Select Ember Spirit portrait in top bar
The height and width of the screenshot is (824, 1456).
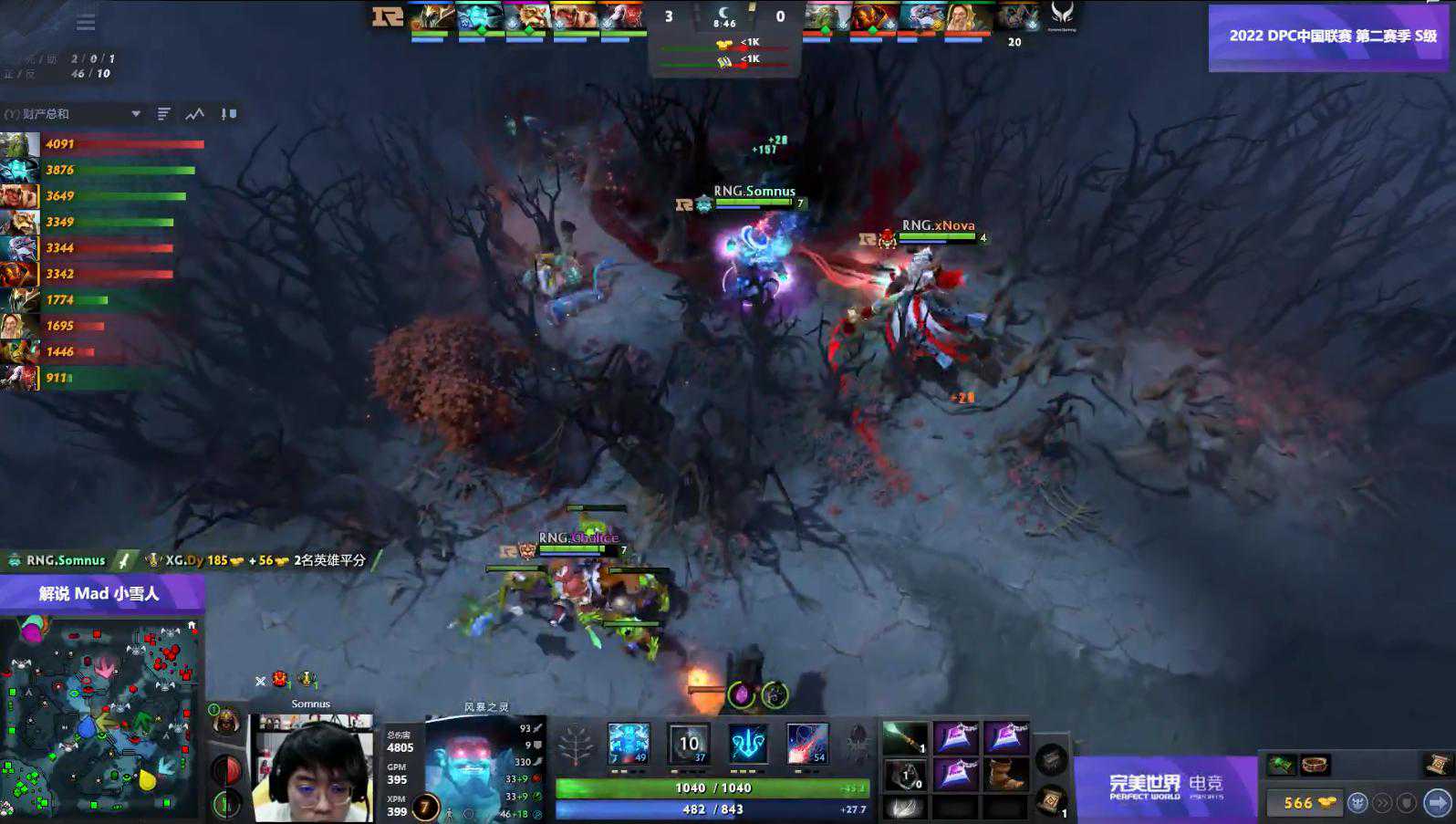click(x=873, y=17)
